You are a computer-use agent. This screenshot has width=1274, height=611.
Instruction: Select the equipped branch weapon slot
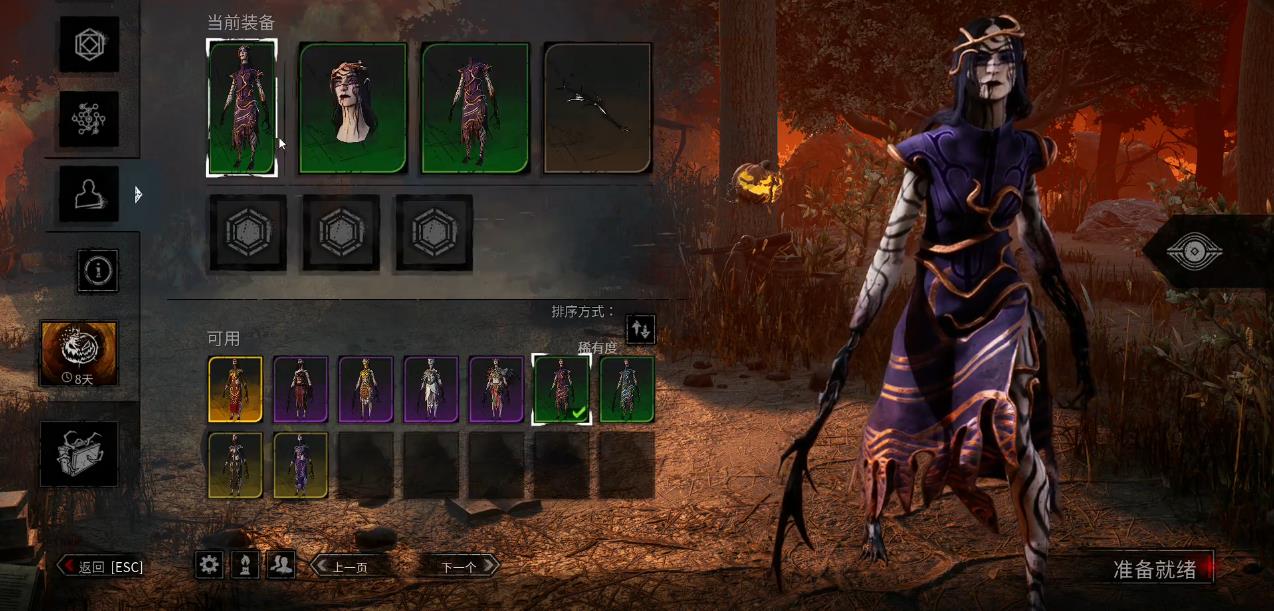pyautogui.click(x=597, y=108)
